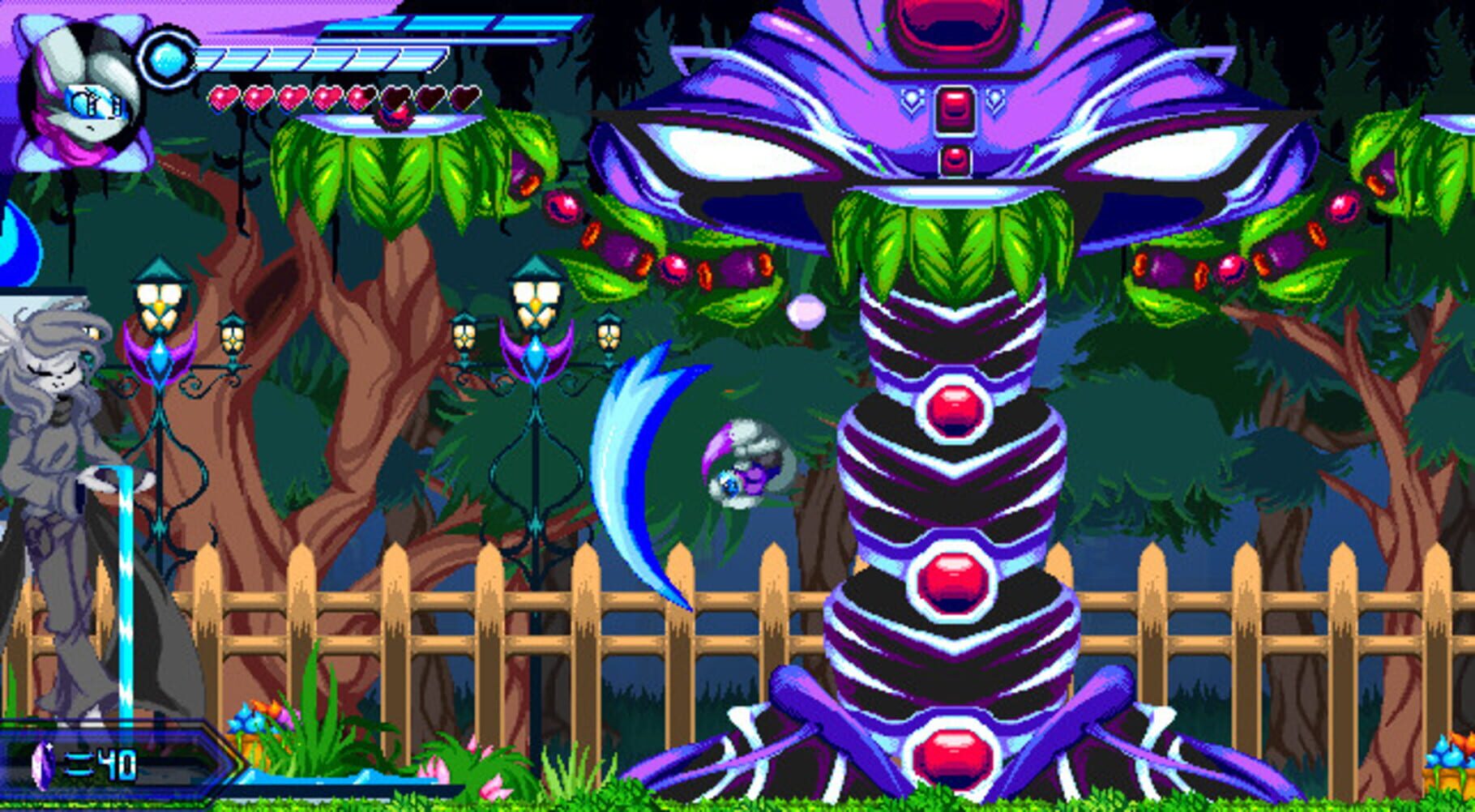Click the first full red heart in the health row
This screenshot has height=812, width=1475.
pyautogui.click(x=224, y=99)
